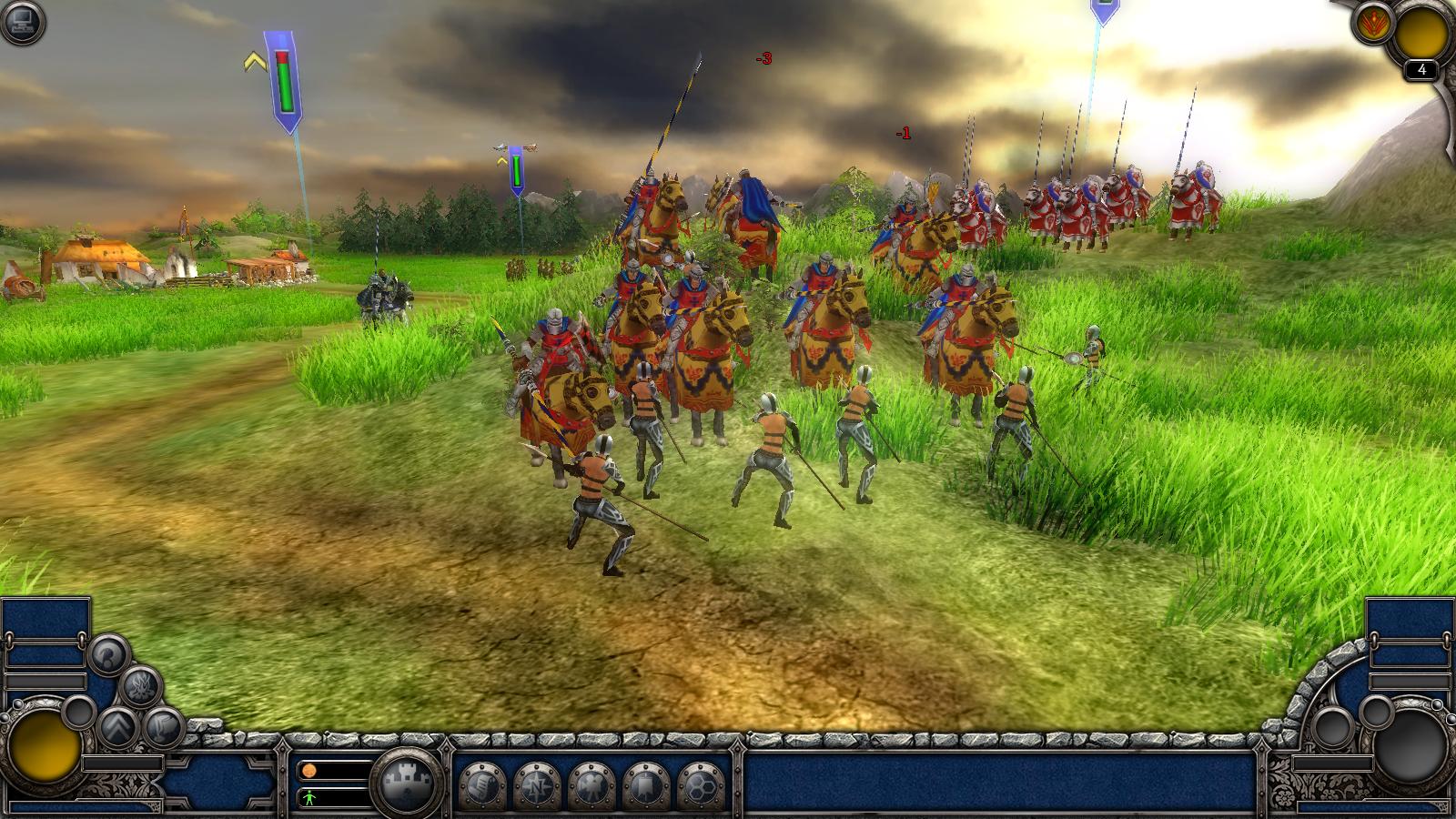Click the cape ability icon

pyautogui.click(x=164, y=727)
